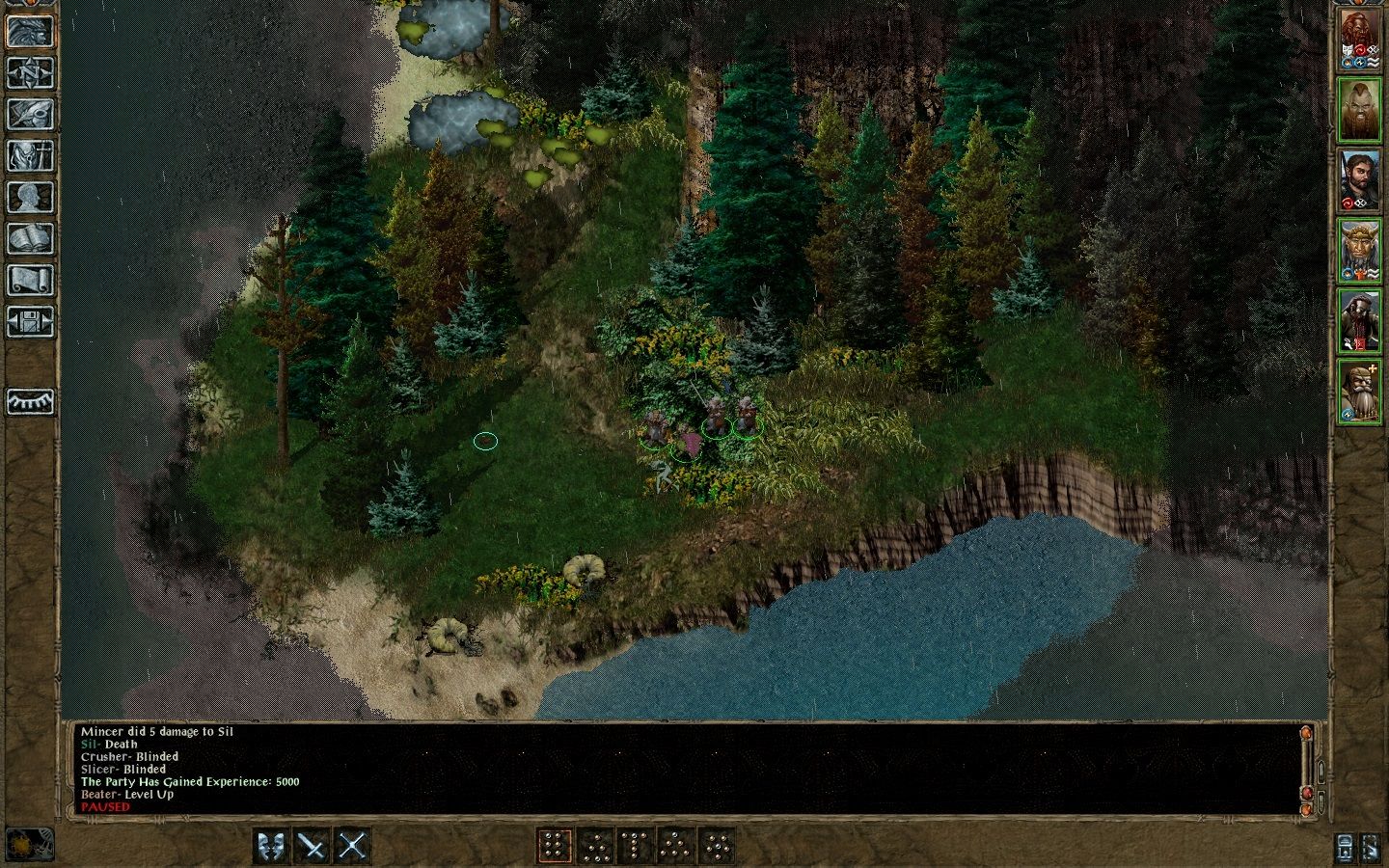Viewport: 1389px width, 868px height.
Task: Click the single sword attack button
Action: (313, 846)
